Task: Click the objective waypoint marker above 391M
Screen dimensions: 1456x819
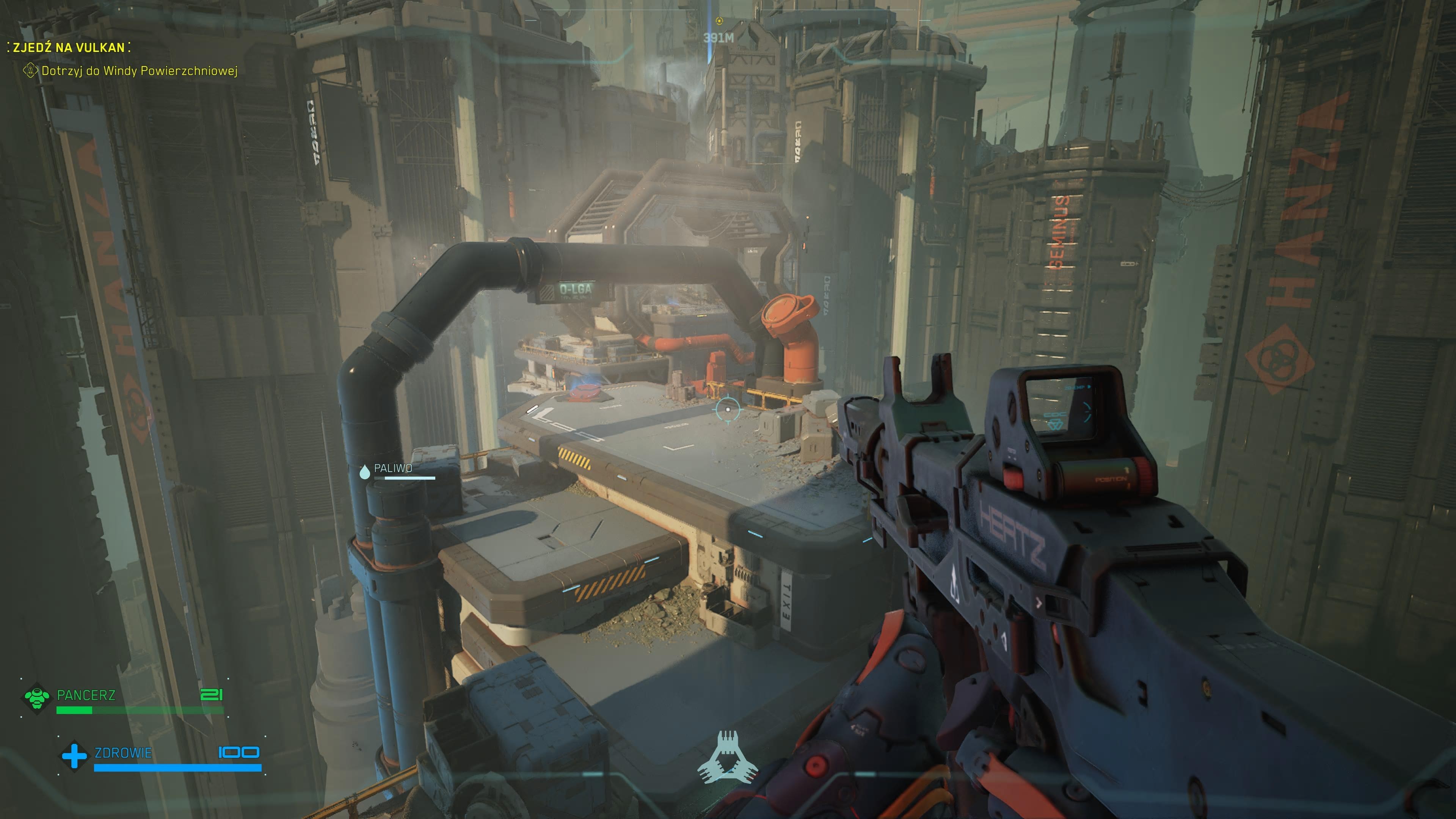Action: [719, 21]
